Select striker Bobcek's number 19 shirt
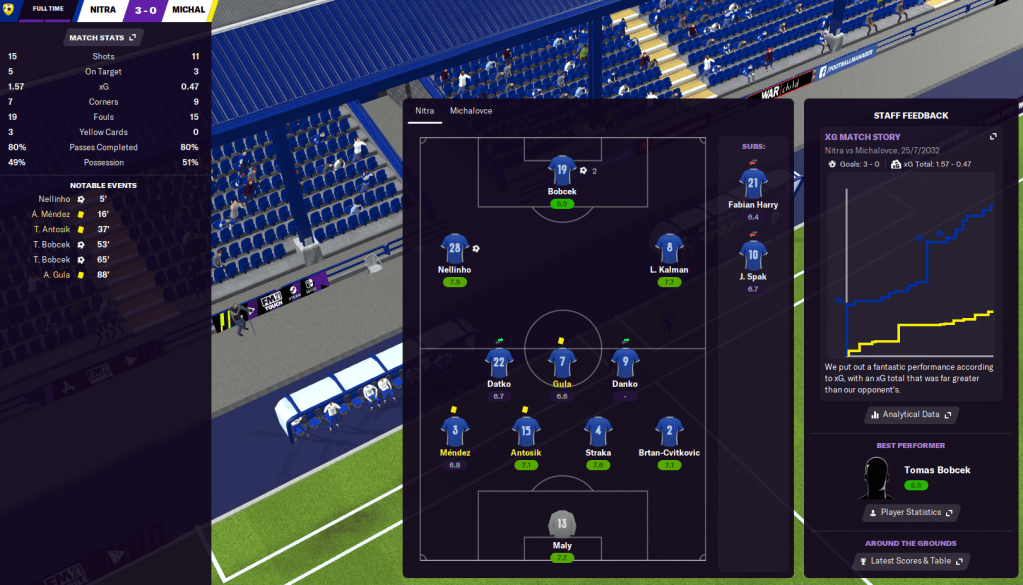Image resolution: width=1023 pixels, height=585 pixels. click(562, 170)
